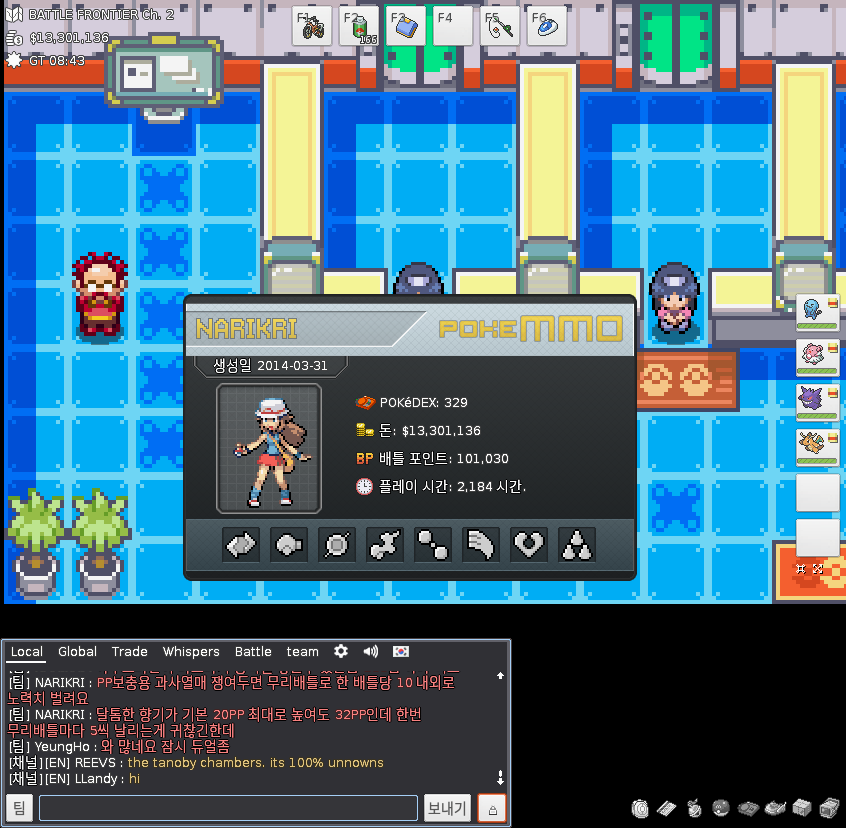Switch to the Global chat tab
Image resolution: width=846 pixels, height=828 pixels.
coord(77,652)
